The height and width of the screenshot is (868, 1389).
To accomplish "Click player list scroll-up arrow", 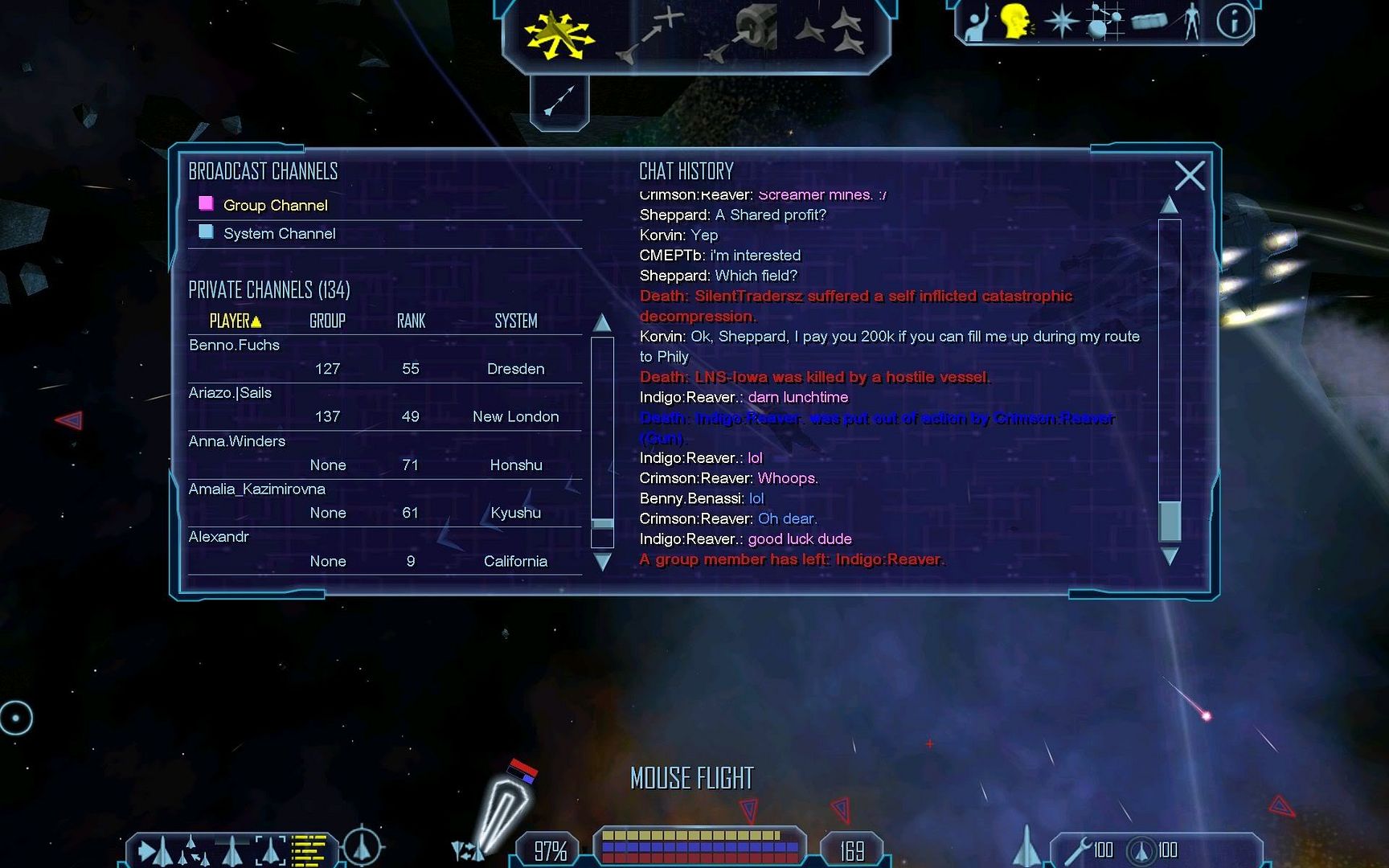I will click(x=602, y=323).
